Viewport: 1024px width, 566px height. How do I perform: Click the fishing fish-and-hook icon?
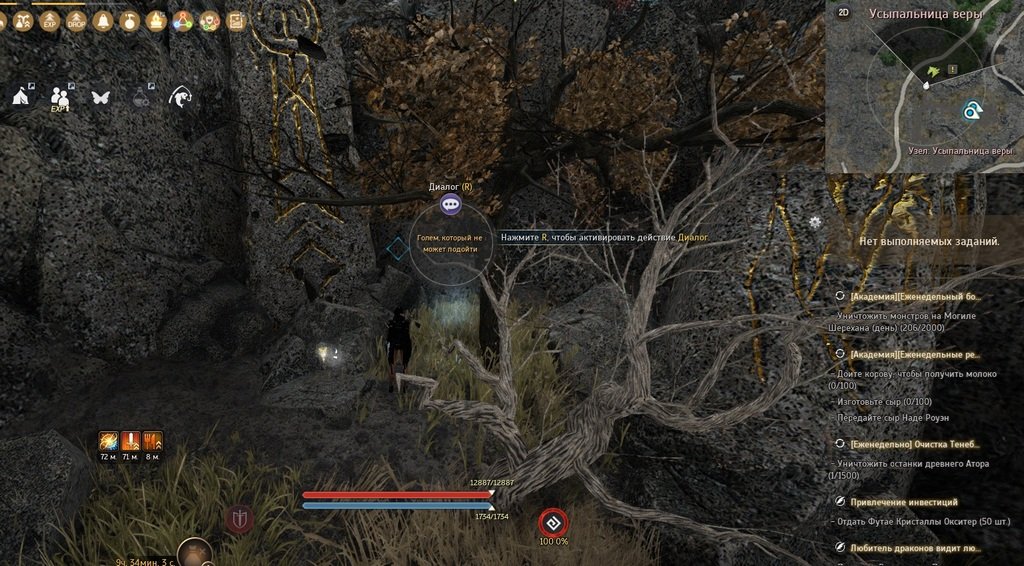[181, 97]
